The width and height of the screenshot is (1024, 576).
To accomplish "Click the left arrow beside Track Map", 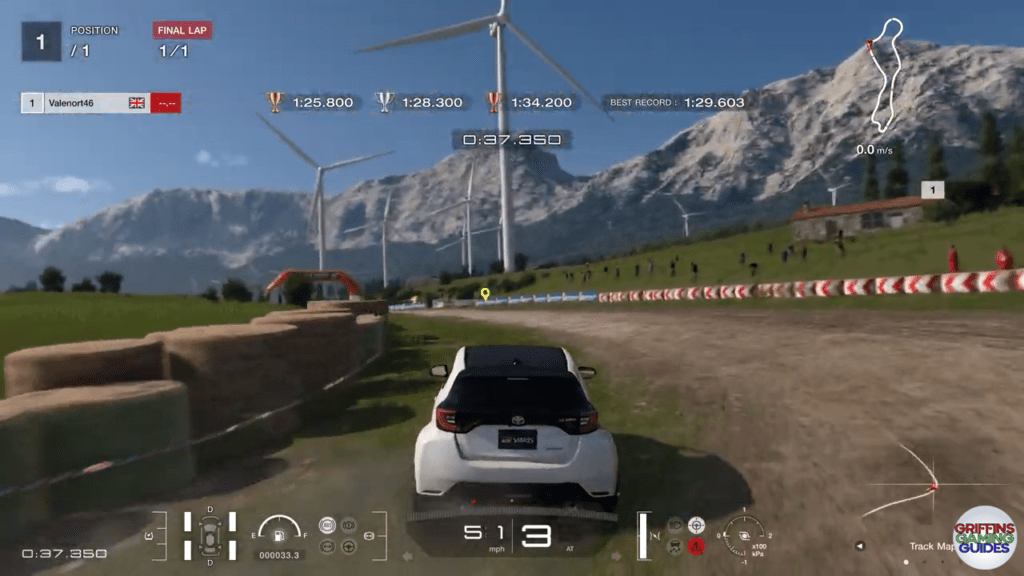I will coord(861,546).
